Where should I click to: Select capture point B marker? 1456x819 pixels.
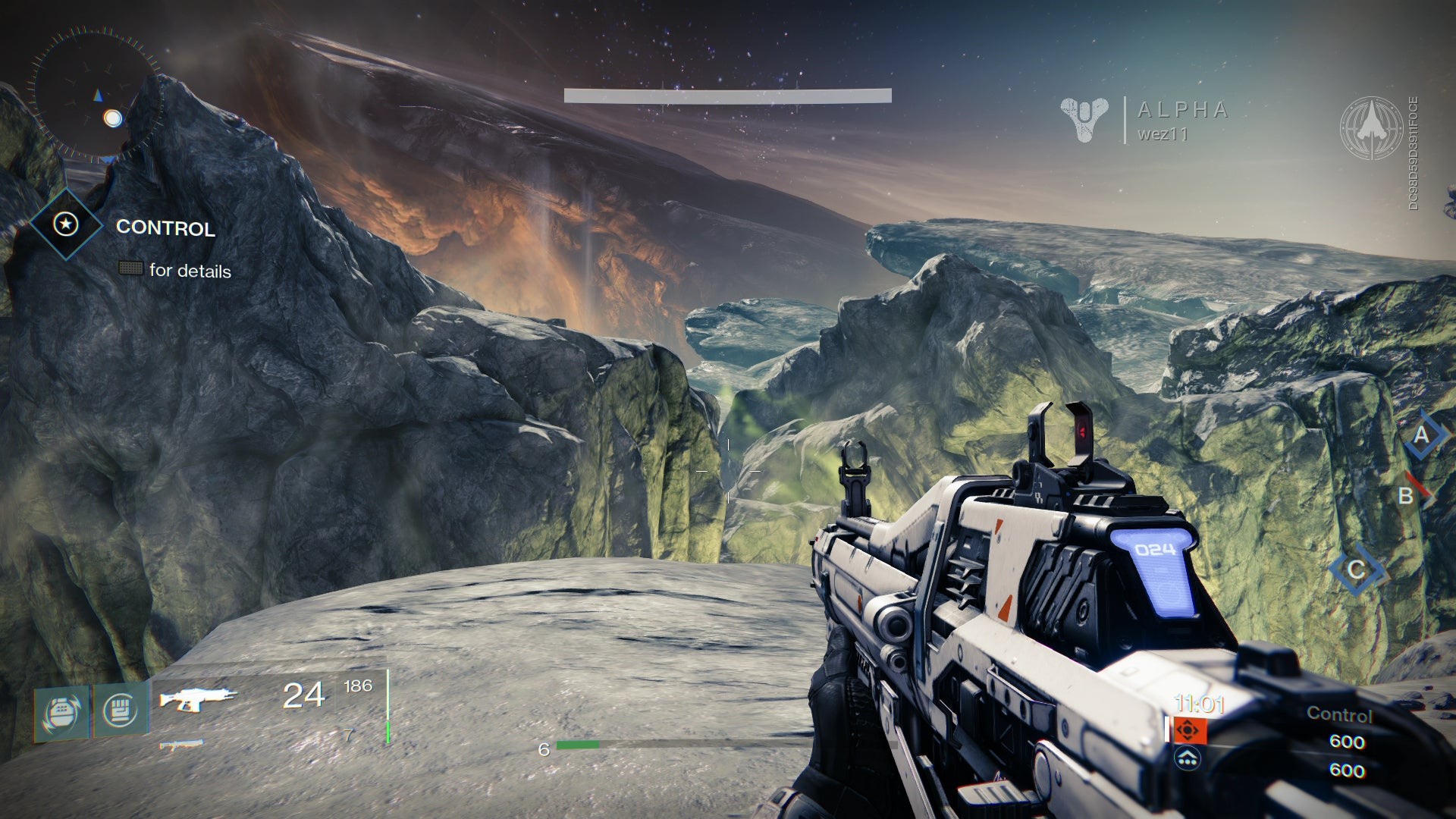tap(1407, 495)
